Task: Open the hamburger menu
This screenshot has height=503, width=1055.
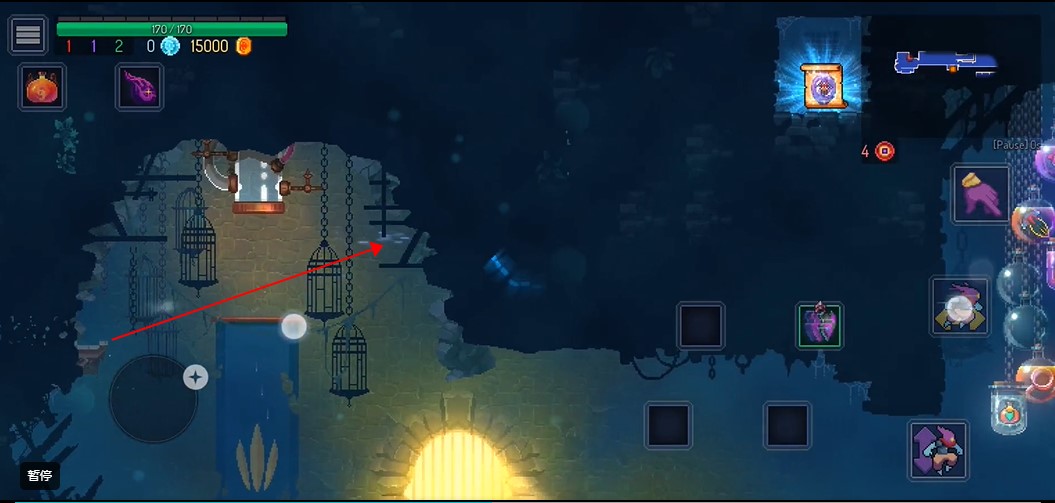Action: (x=28, y=35)
